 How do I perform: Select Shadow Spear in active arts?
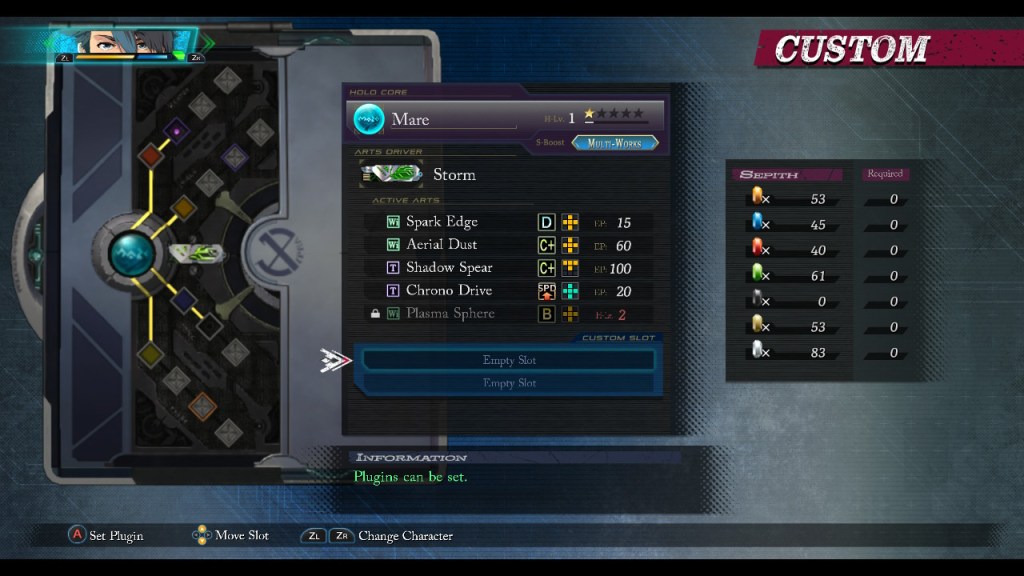point(449,268)
